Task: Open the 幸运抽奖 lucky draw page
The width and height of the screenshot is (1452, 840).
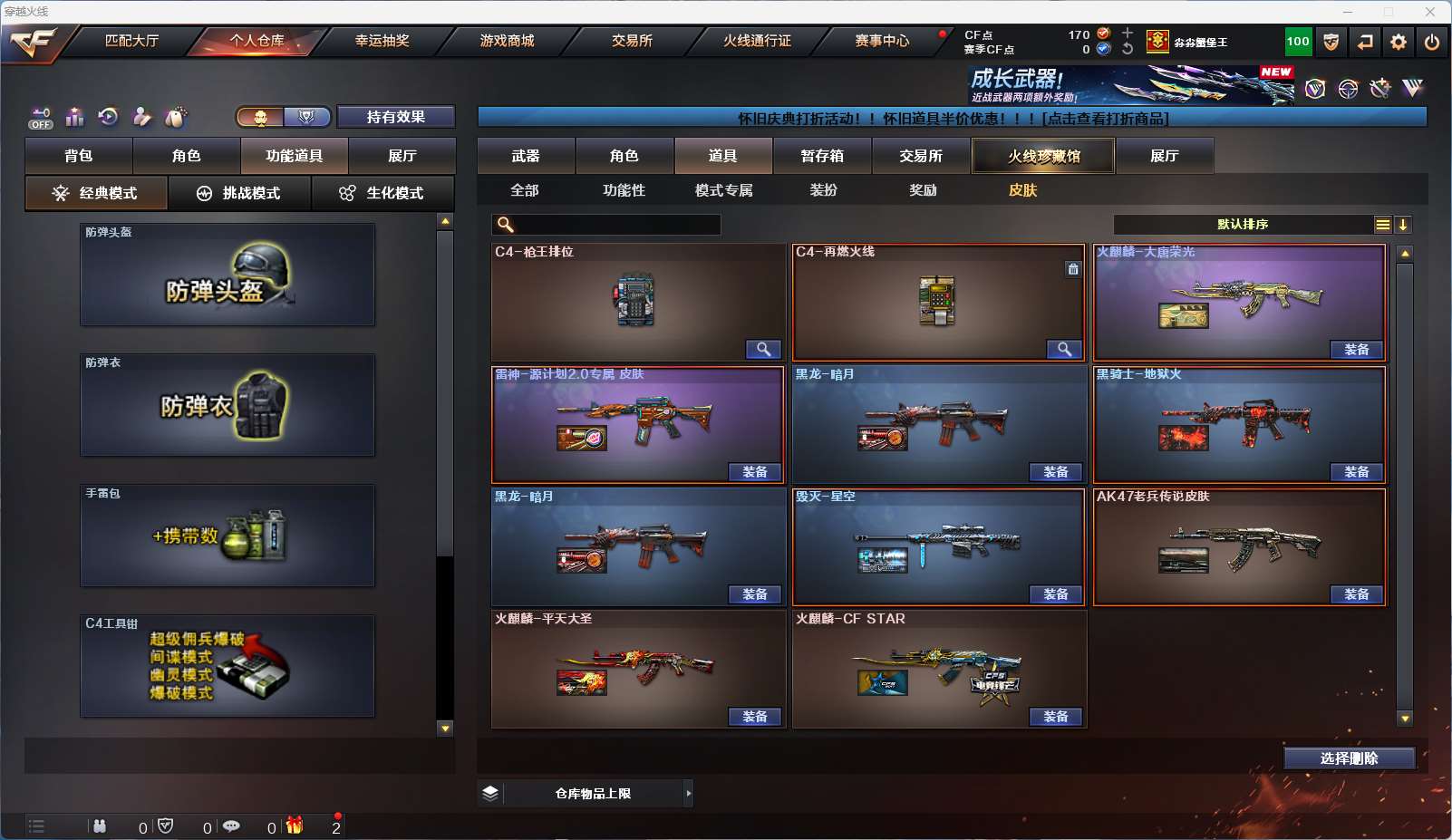Action: pyautogui.click(x=382, y=41)
